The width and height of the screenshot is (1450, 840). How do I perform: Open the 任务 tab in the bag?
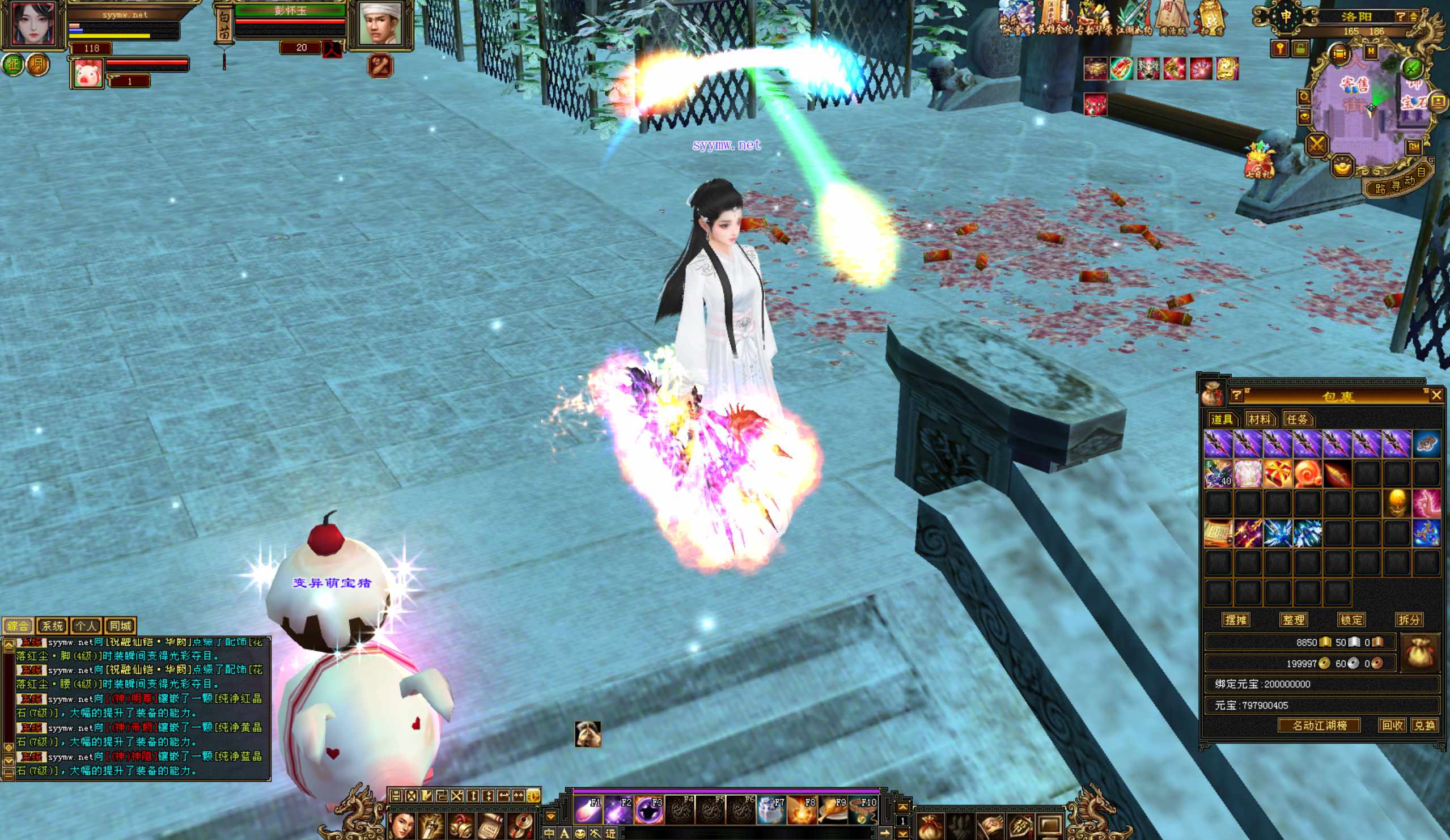[x=1296, y=419]
